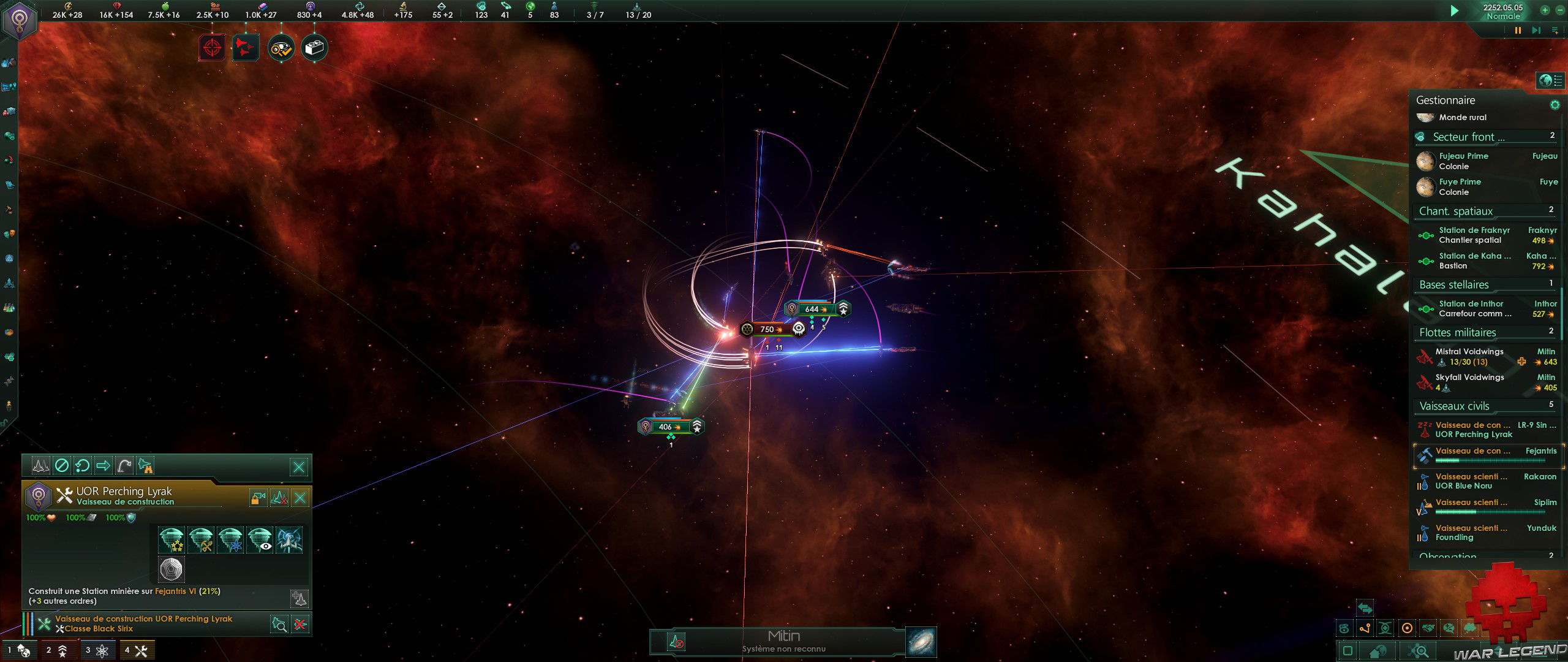Open the empire shield icon in the top-left corner

20,18
